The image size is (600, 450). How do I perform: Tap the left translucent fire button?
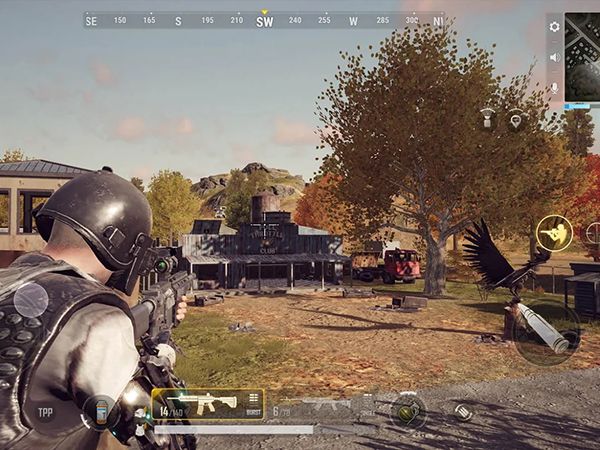(30, 299)
